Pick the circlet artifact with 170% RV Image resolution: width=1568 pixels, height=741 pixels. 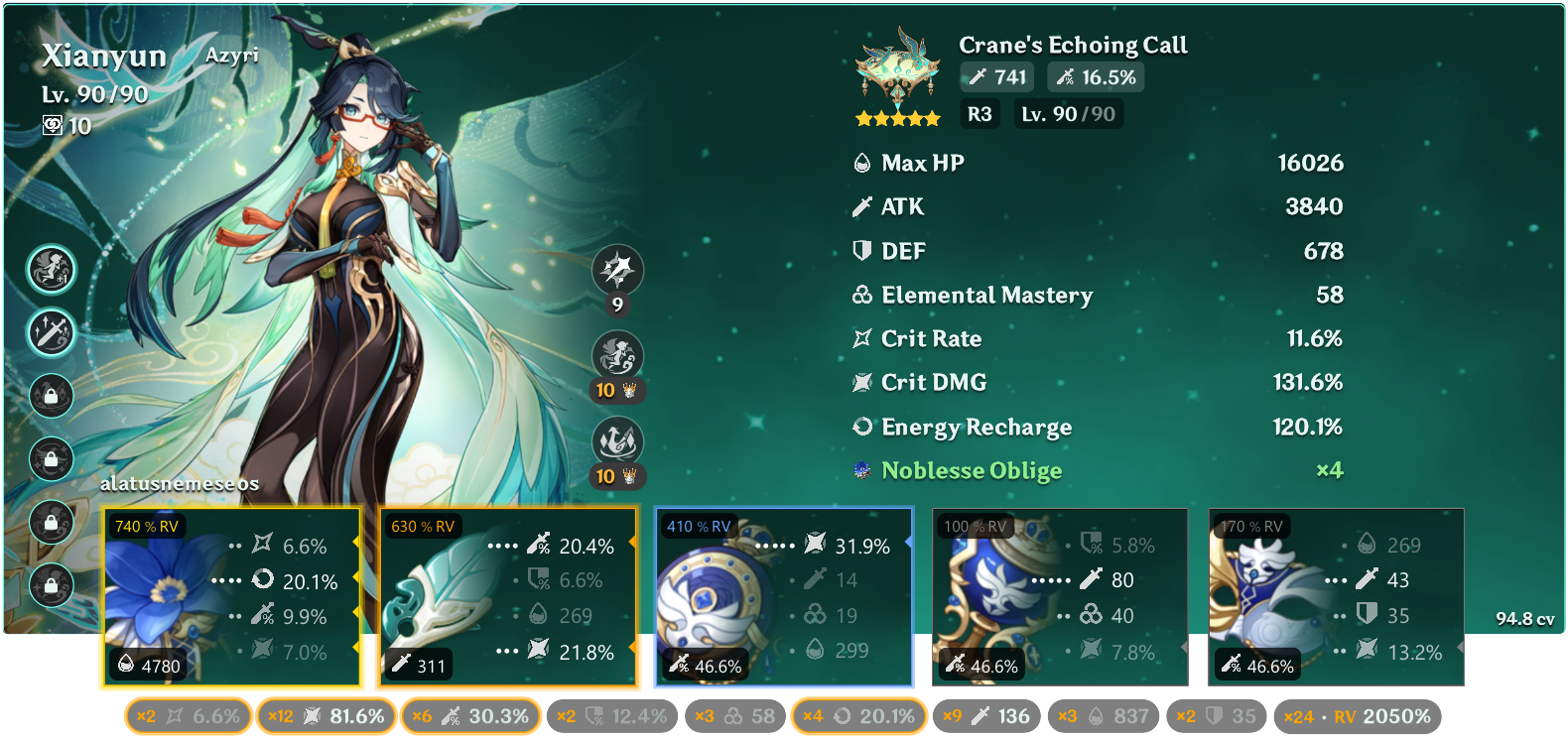[x=1336, y=597]
